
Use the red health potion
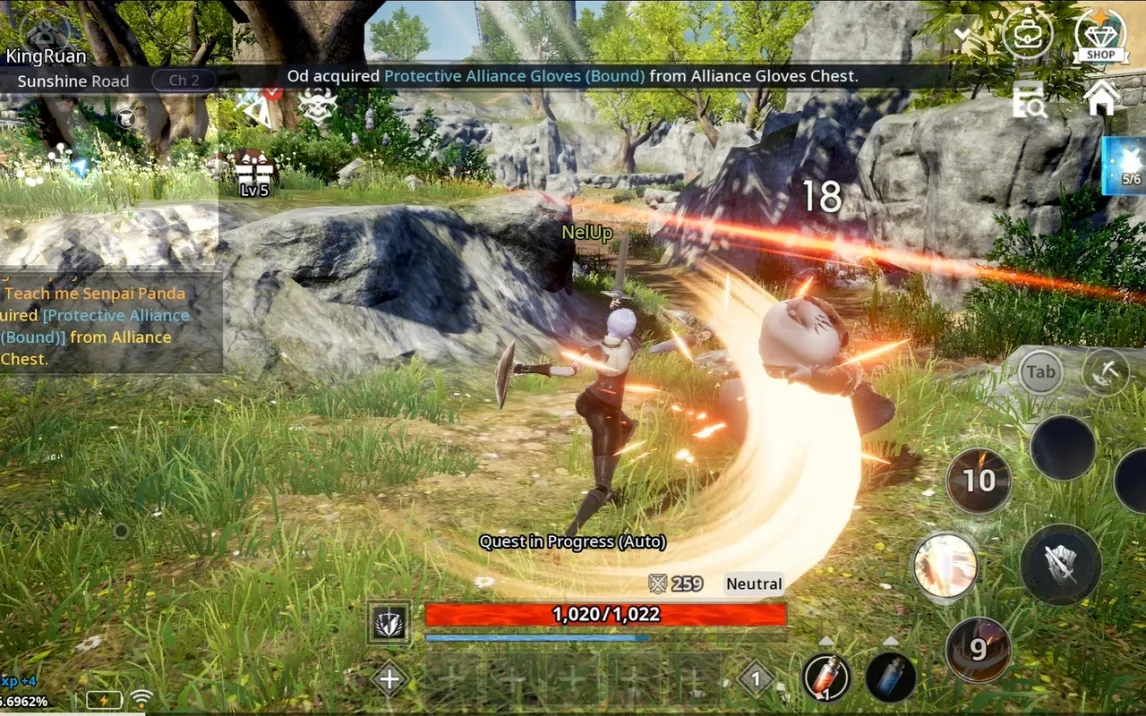coord(825,676)
